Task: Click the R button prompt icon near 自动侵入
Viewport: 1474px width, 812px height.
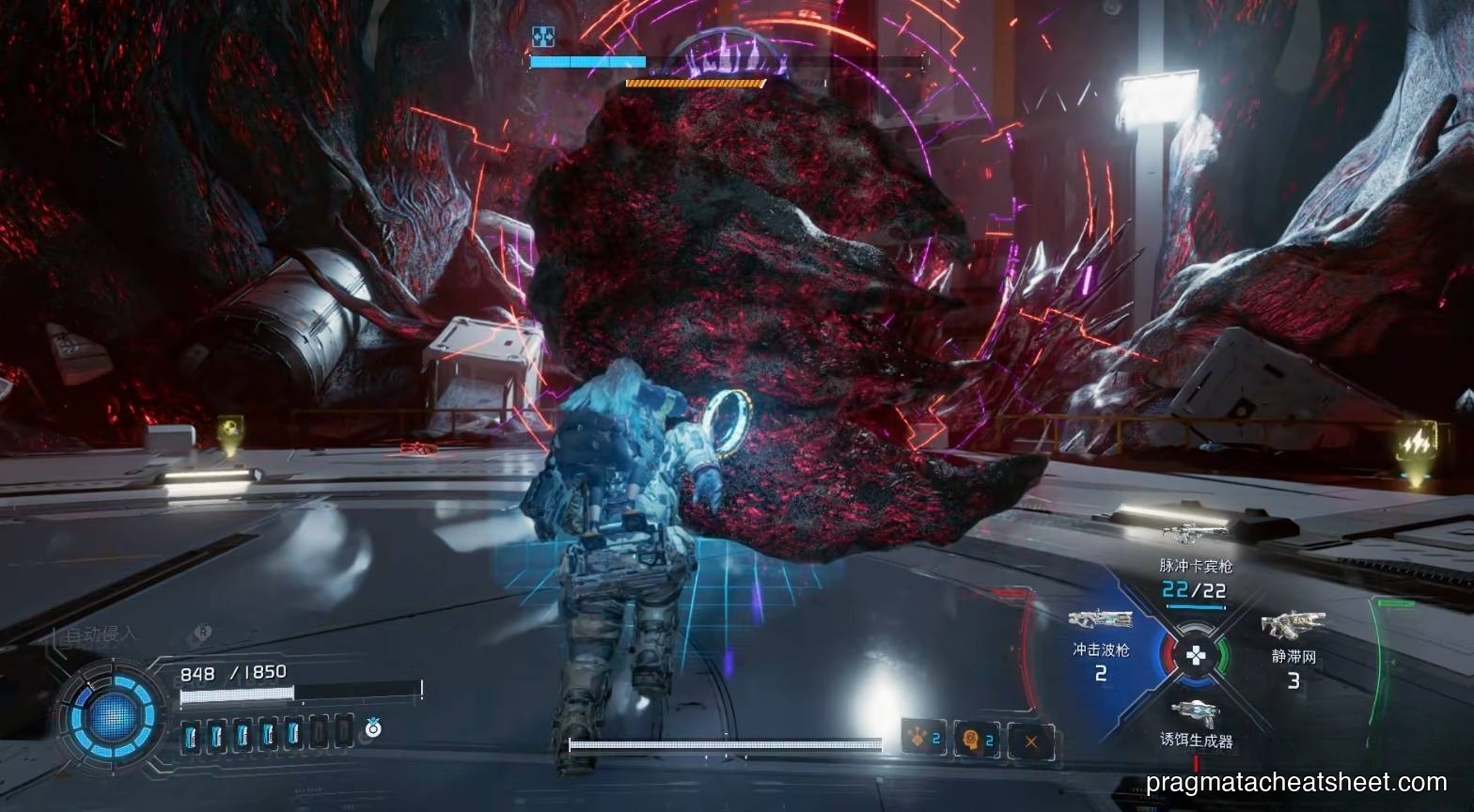Action: [x=201, y=633]
